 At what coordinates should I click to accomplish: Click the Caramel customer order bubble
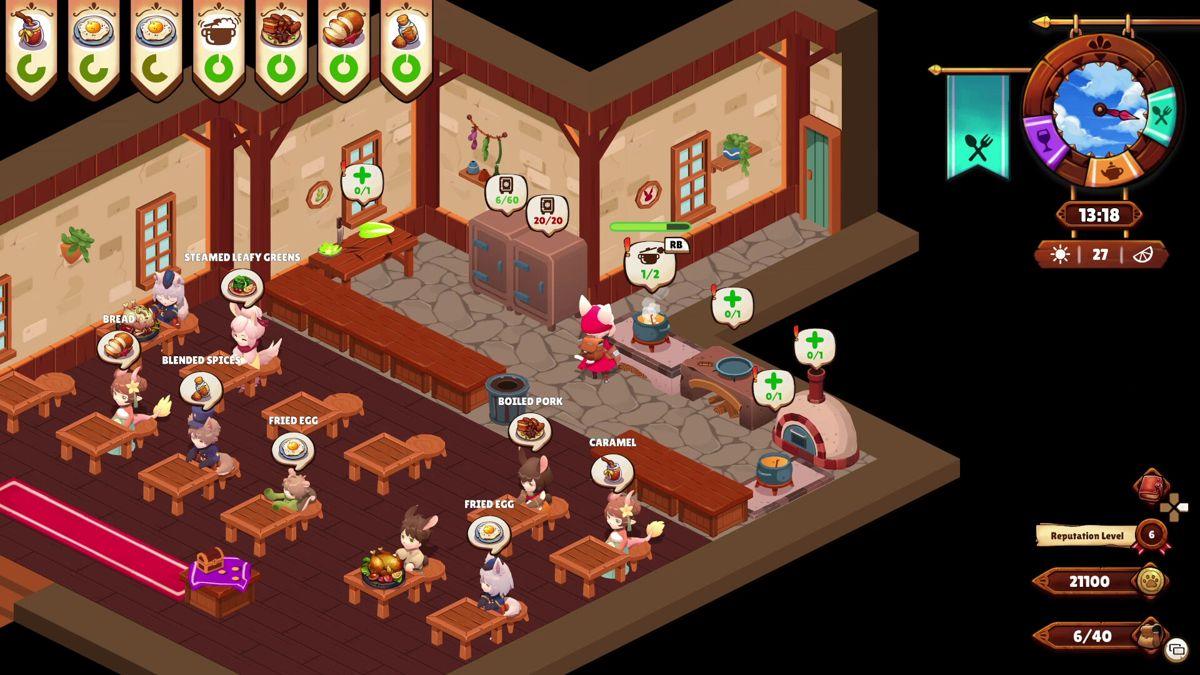pyautogui.click(x=611, y=470)
